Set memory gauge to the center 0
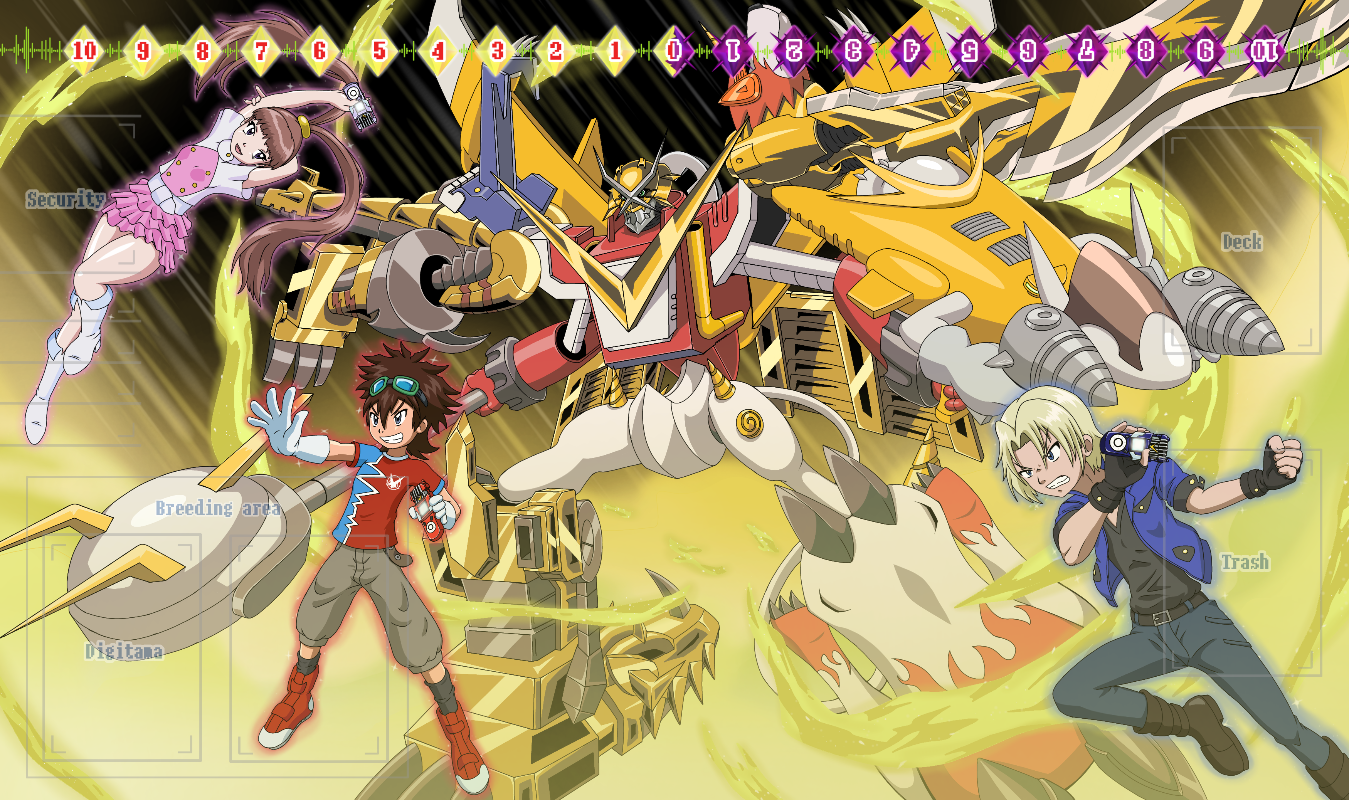 (x=676, y=49)
